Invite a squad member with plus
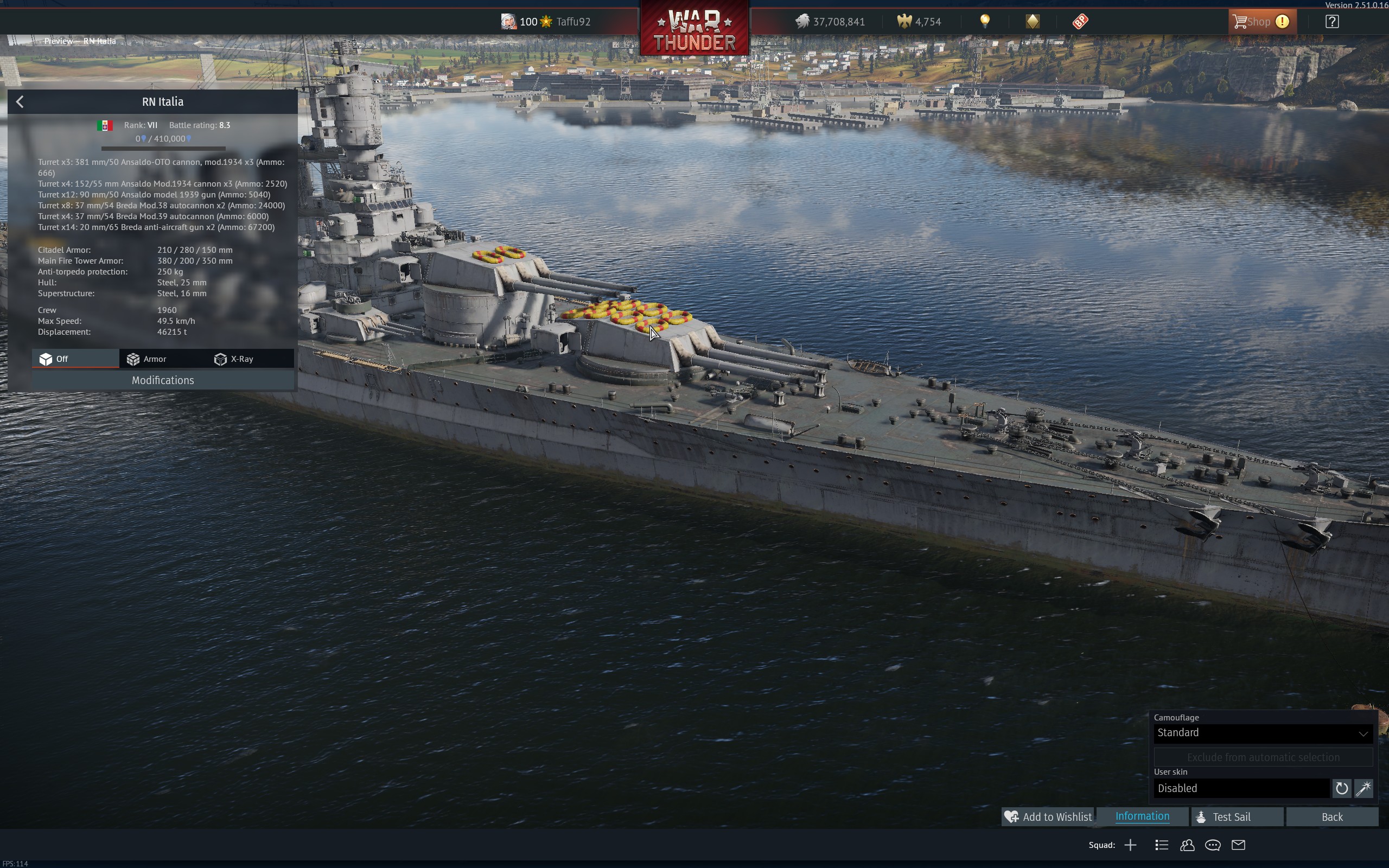This screenshot has height=868, width=1389. (1130, 845)
